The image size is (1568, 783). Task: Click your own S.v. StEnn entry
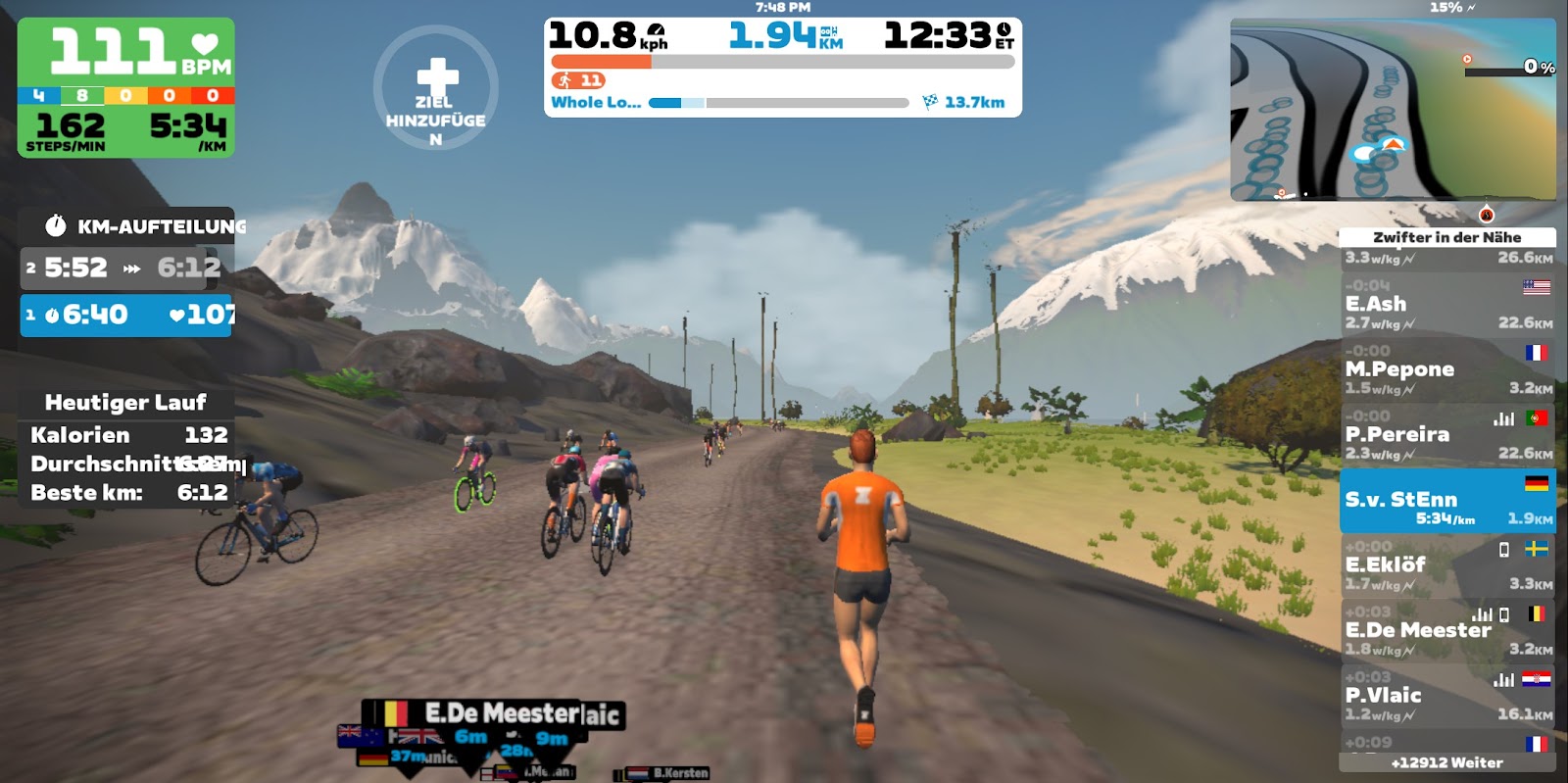[1446, 501]
